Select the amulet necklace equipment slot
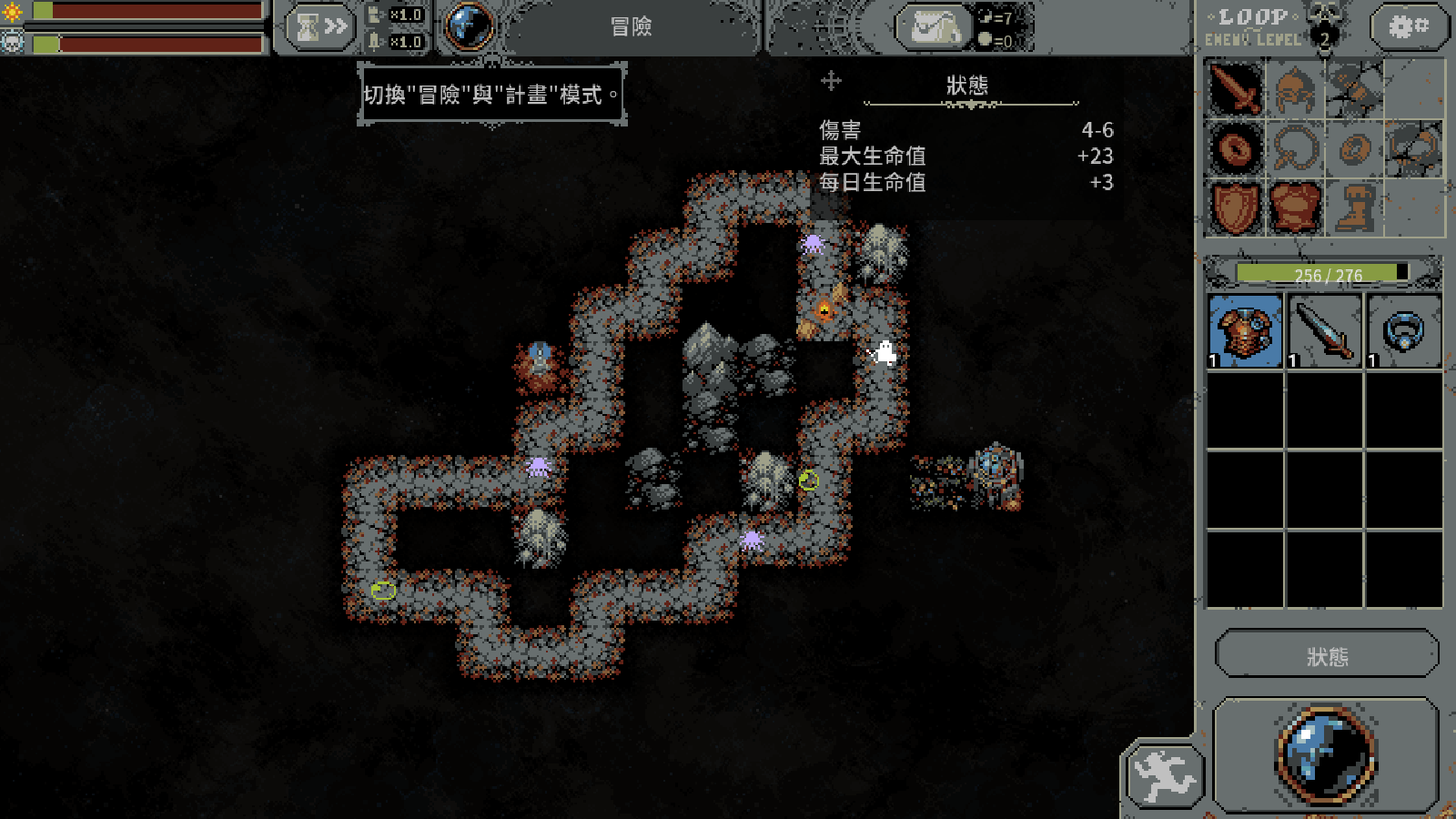The width and height of the screenshot is (1456, 819). pos(1295,148)
